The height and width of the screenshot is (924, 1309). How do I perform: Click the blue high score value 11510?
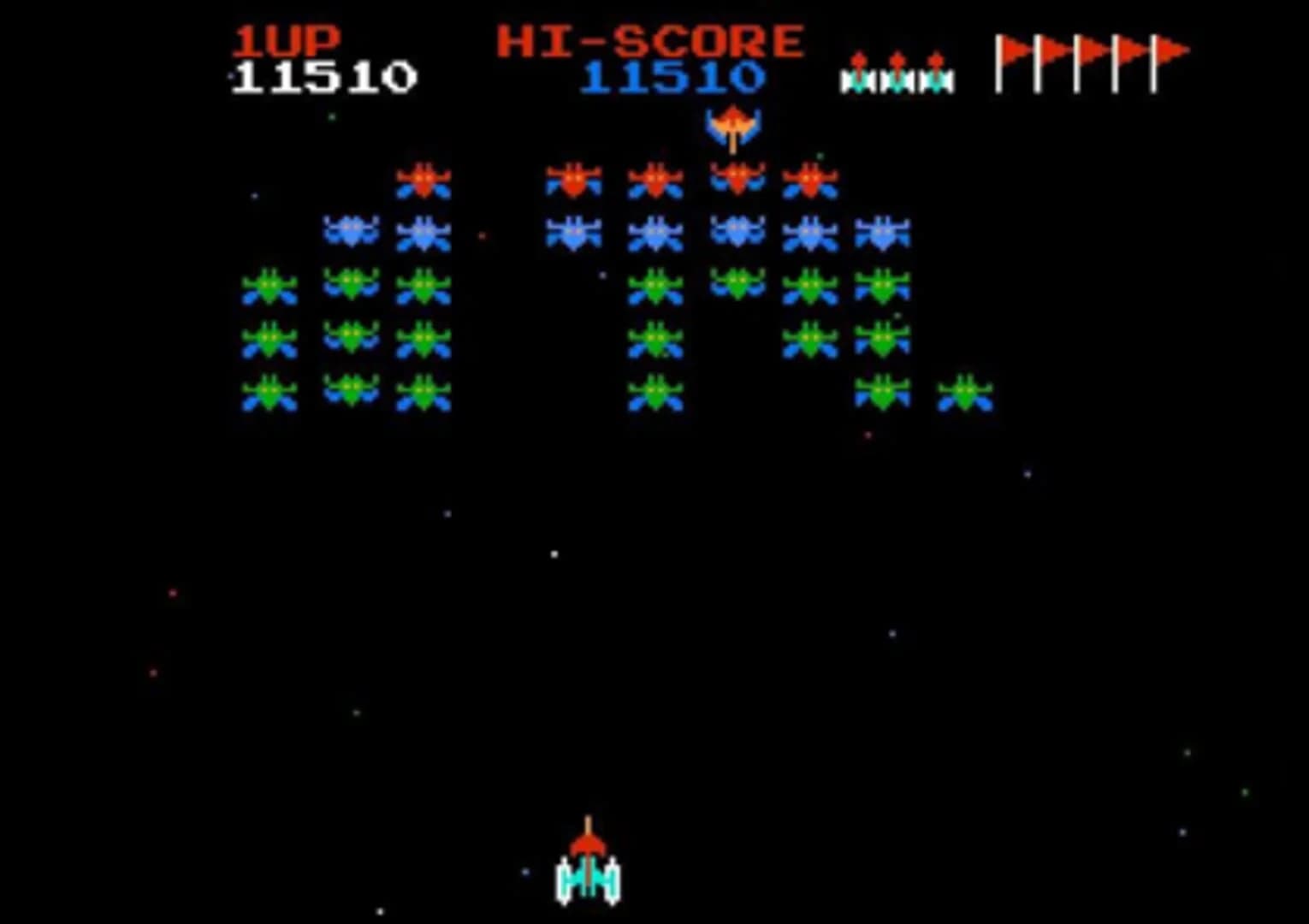674,79
